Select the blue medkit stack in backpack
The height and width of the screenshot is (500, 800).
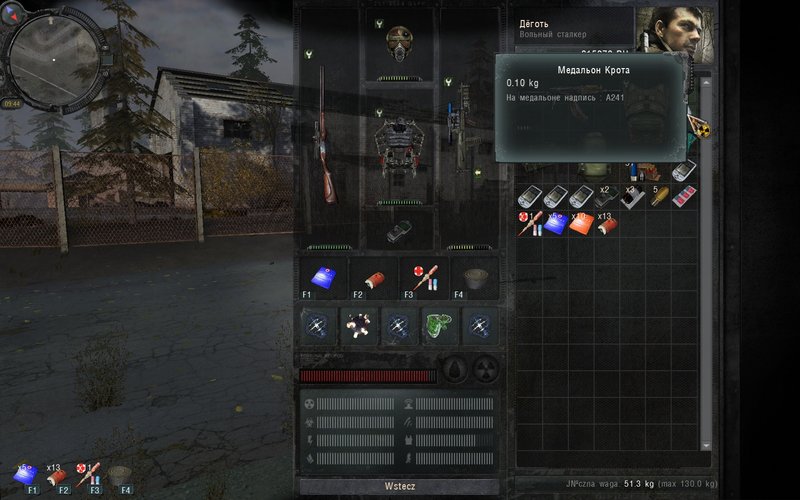pyautogui.click(x=554, y=223)
